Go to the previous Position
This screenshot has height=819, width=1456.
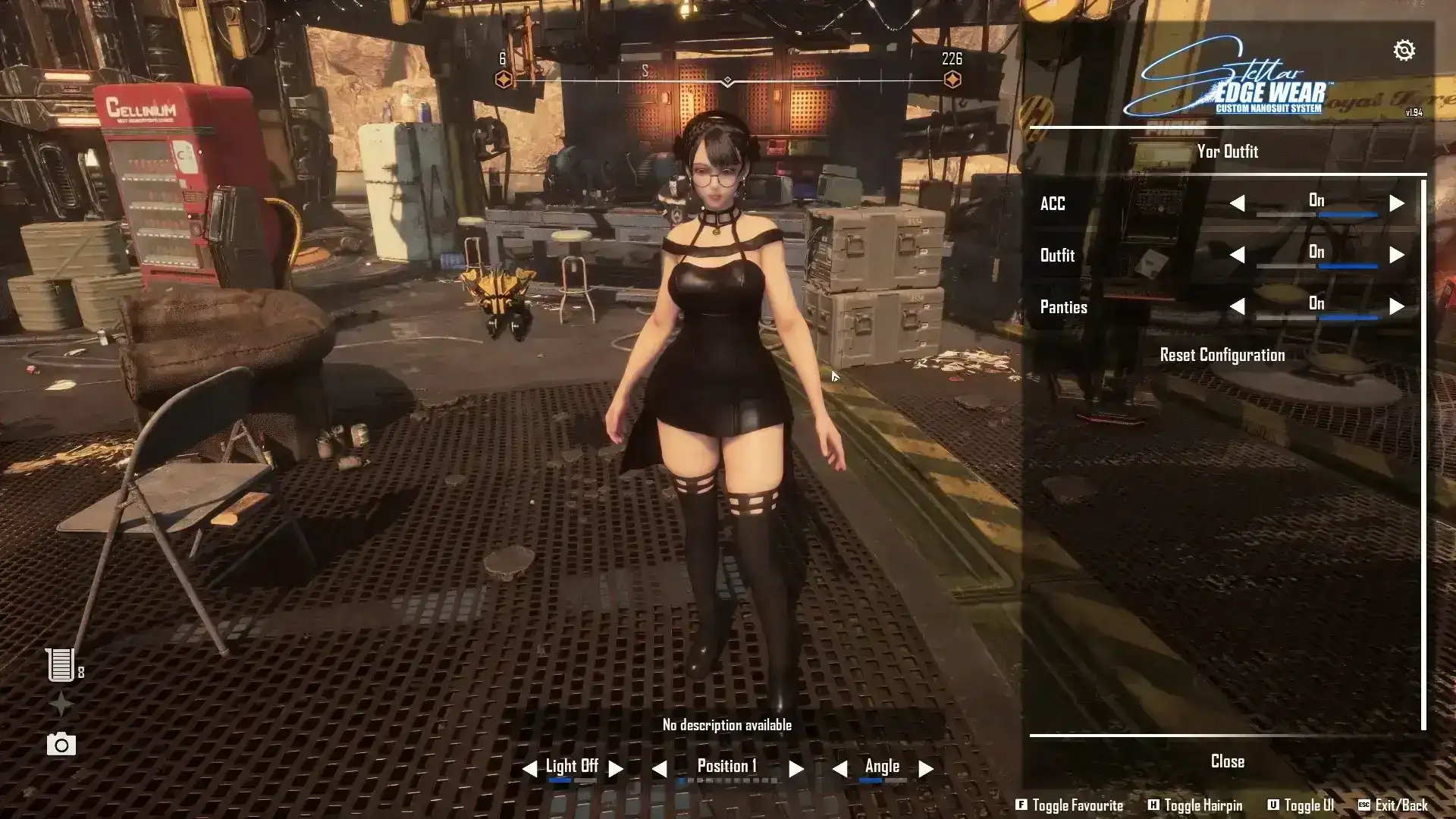click(659, 769)
